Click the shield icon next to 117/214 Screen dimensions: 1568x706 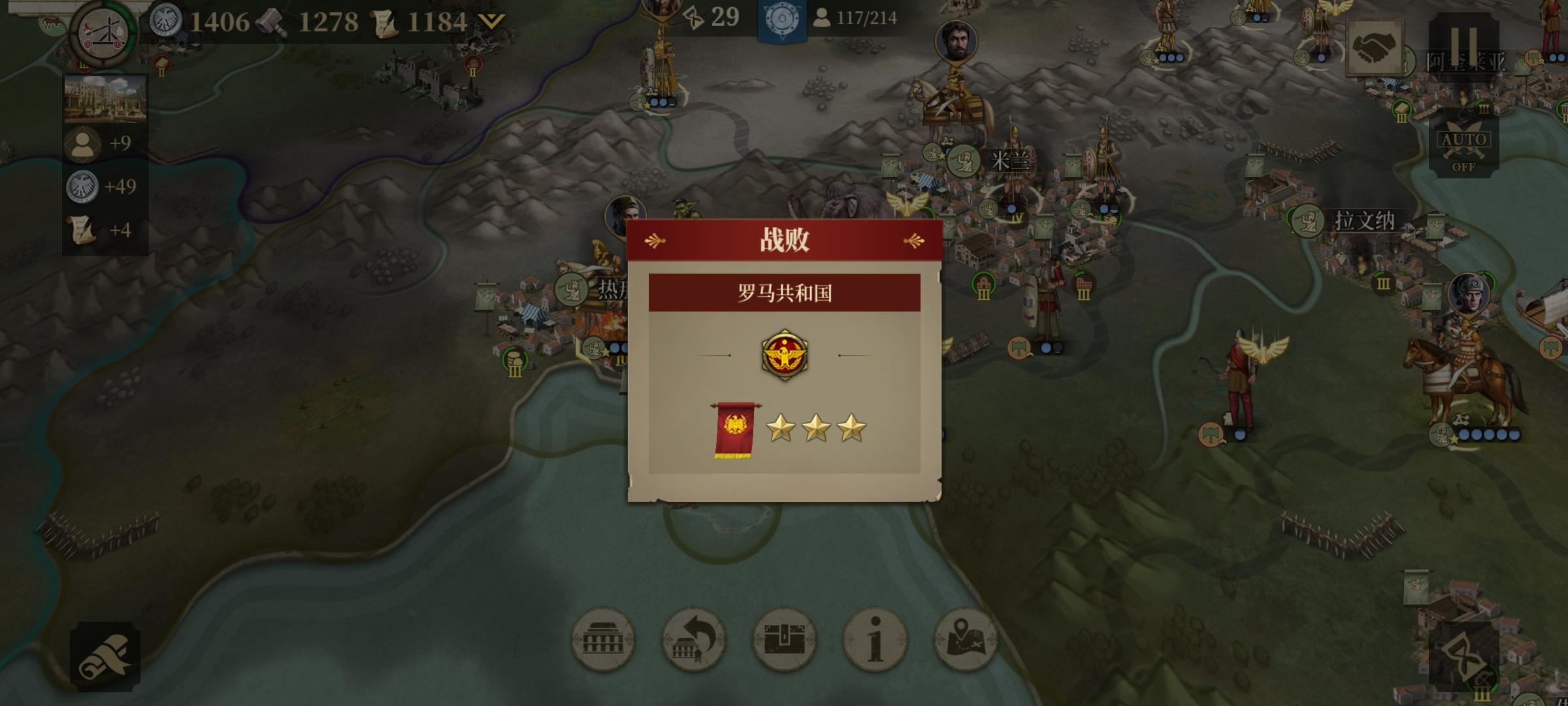click(x=780, y=18)
